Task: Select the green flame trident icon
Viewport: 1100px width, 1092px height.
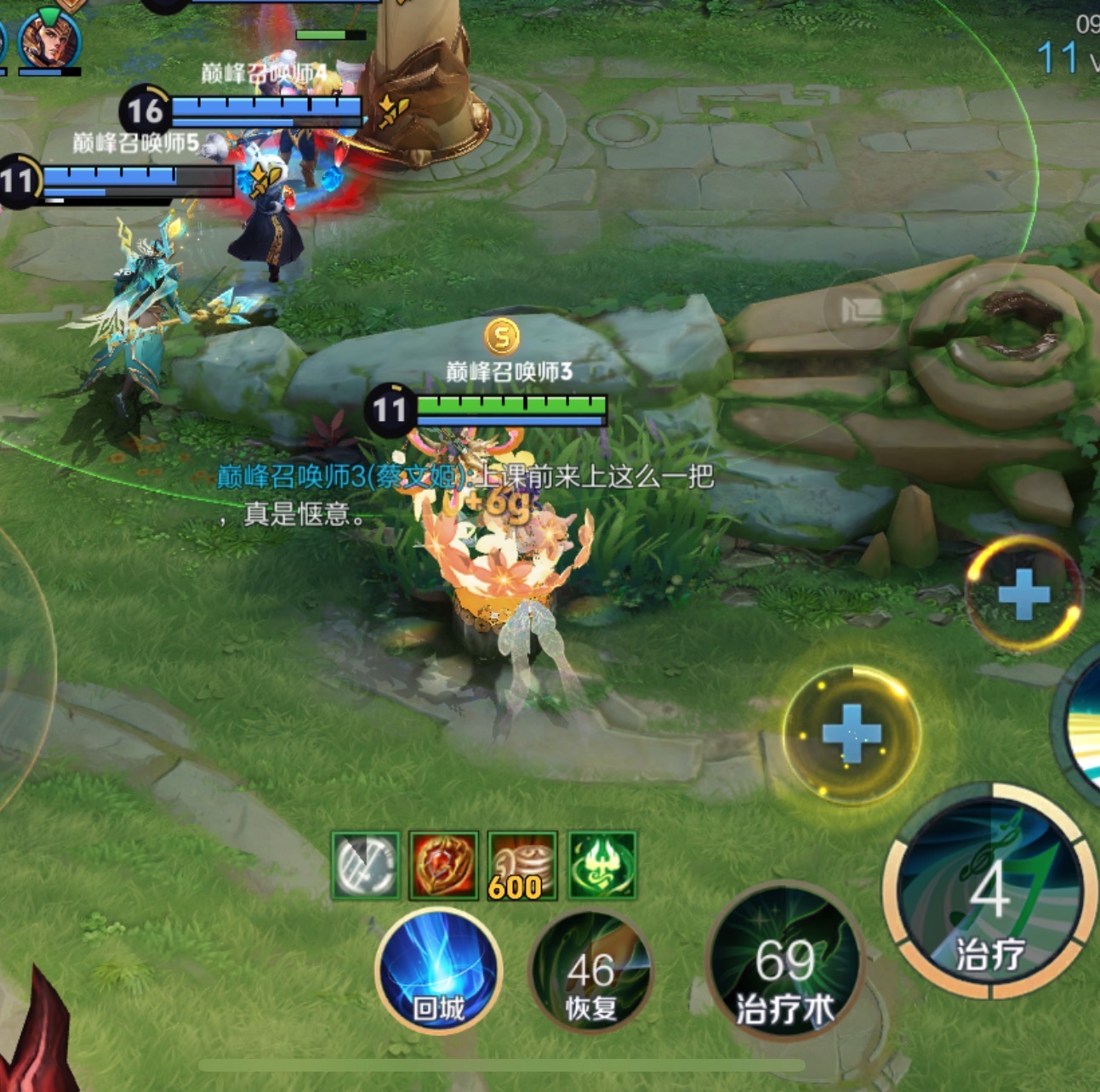Action: click(601, 865)
